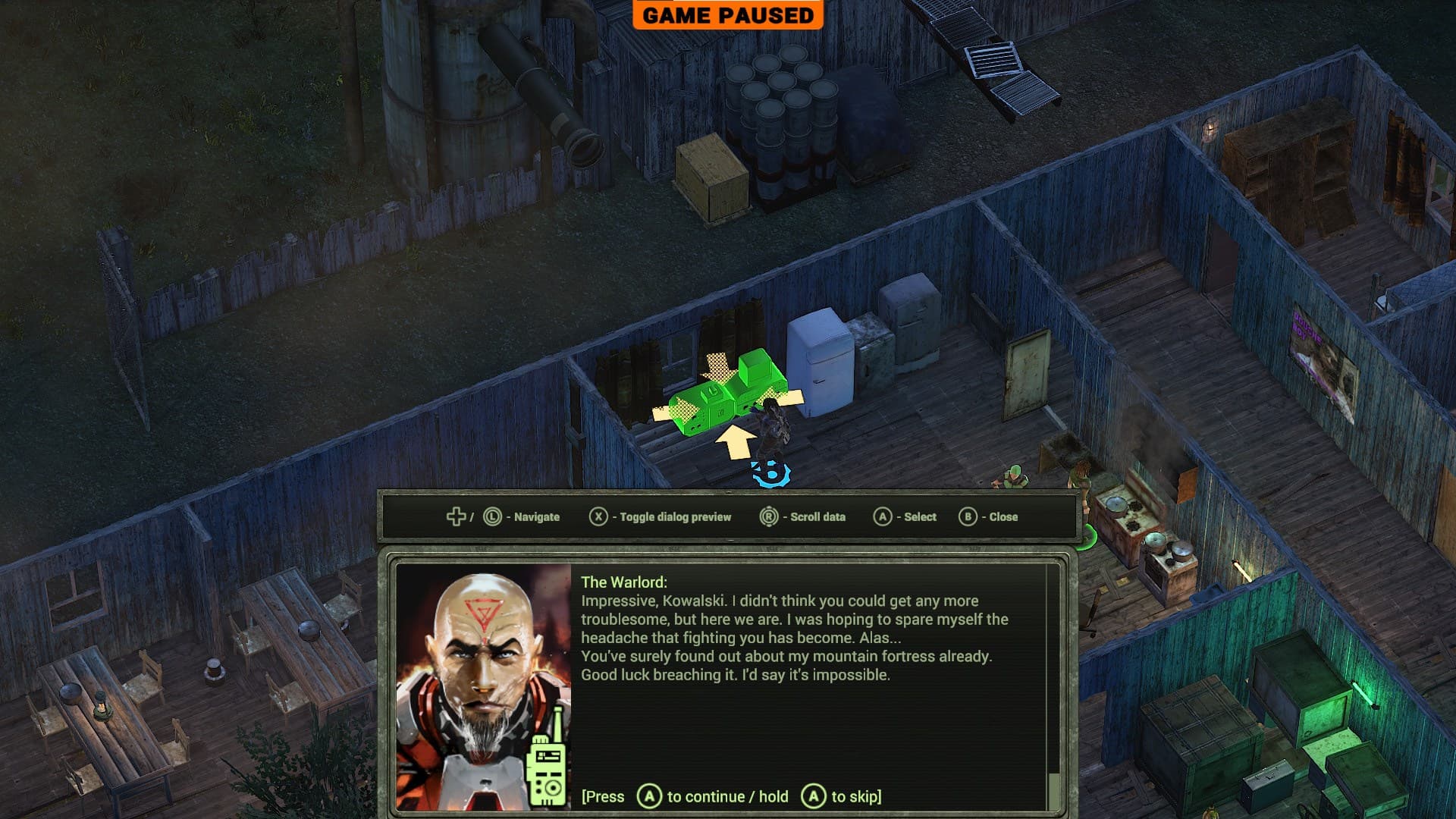Screen dimensions: 1456x819
Task: Click the X button icon for dialog preview
Action: [x=598, y=516]
